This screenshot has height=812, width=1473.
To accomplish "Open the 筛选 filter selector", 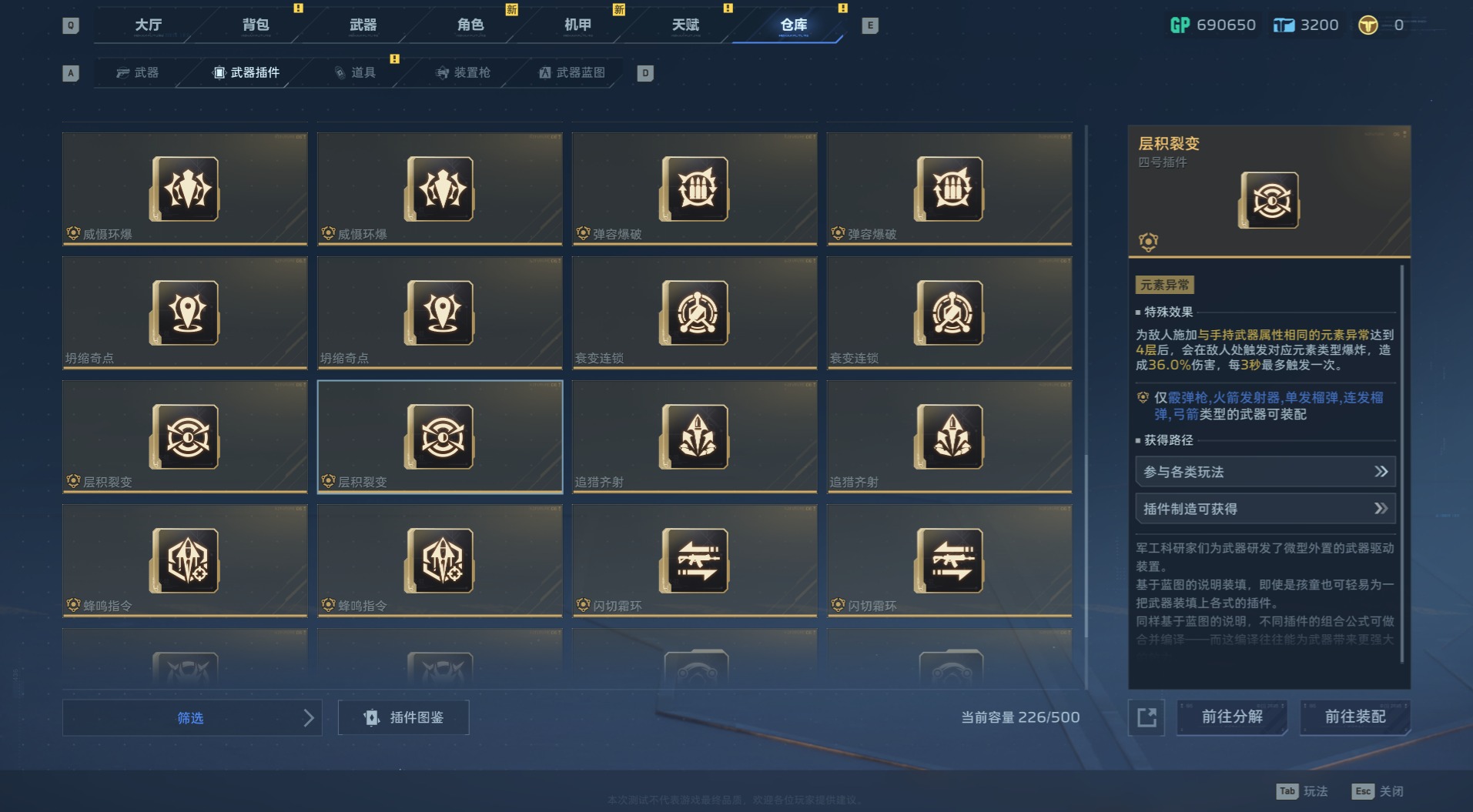I will pyautogui.click(x=192, y=717).
